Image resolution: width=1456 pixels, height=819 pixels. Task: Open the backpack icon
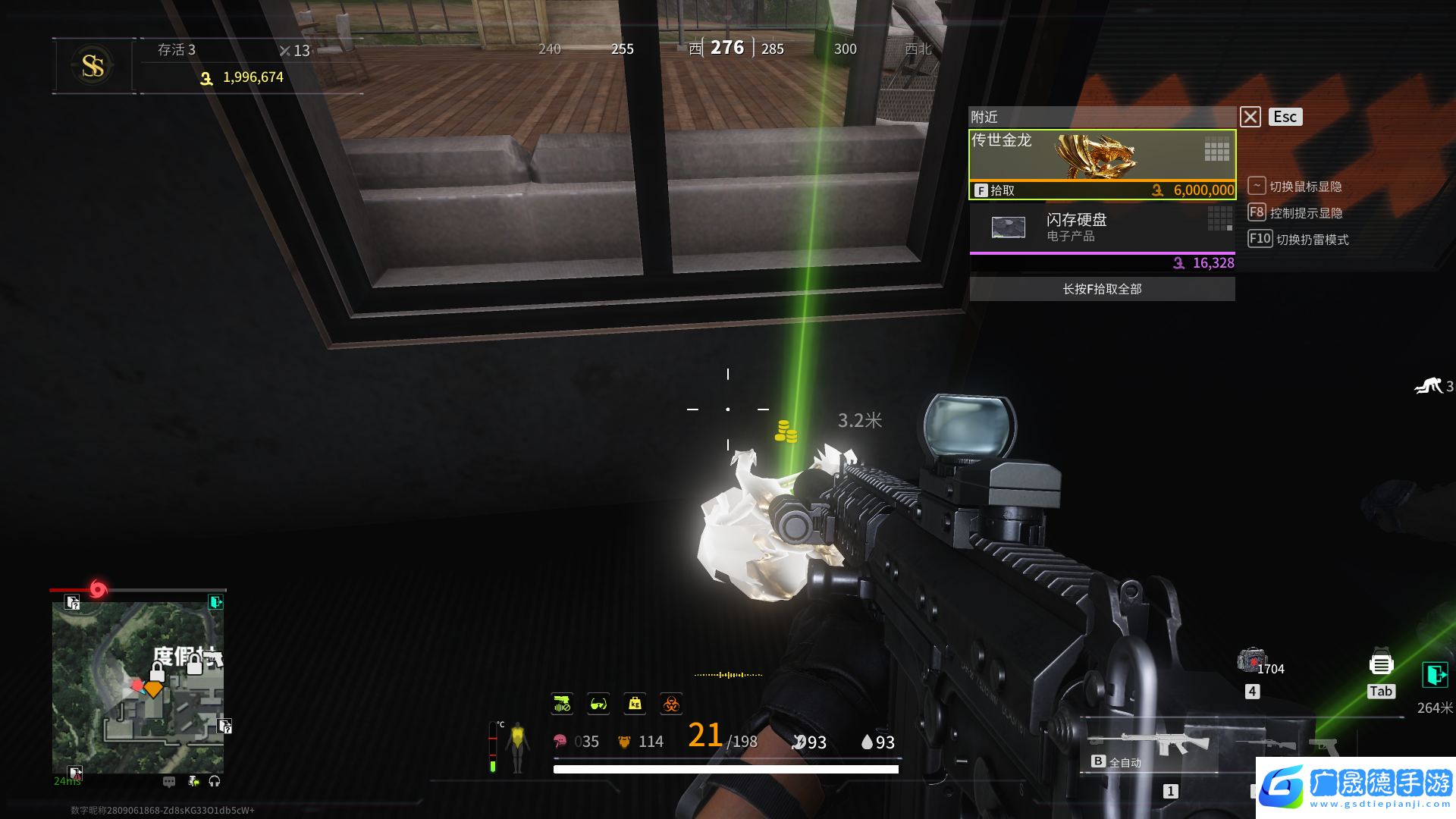coord(1381,665)
